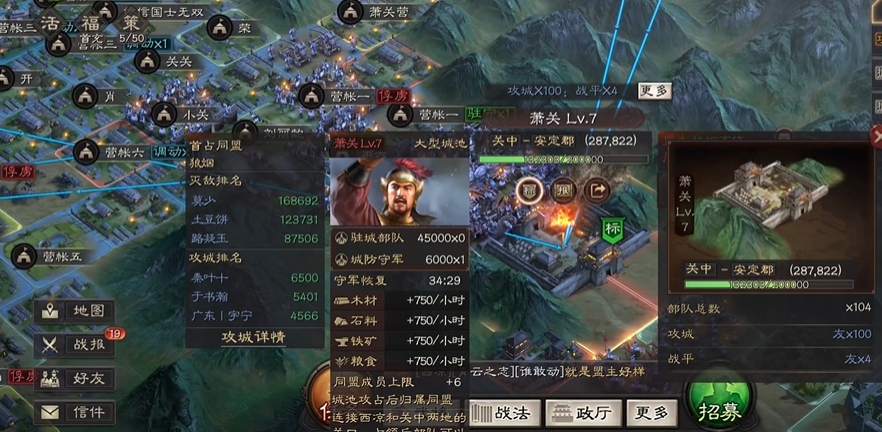
Task: Select the round 预 icon above city
Action: [x=564, y=187]
